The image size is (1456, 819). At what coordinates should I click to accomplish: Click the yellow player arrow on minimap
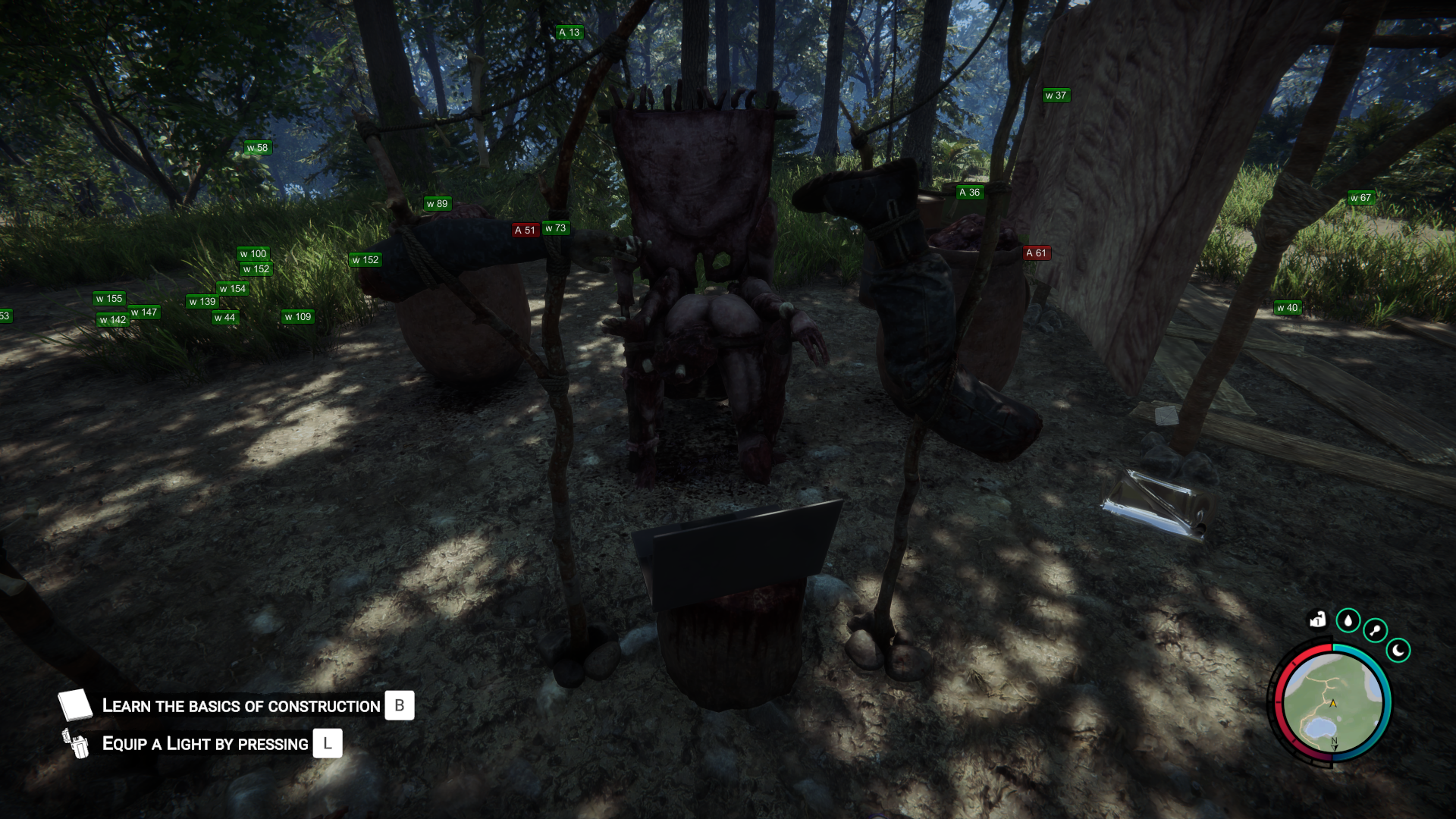[1333, 703]
